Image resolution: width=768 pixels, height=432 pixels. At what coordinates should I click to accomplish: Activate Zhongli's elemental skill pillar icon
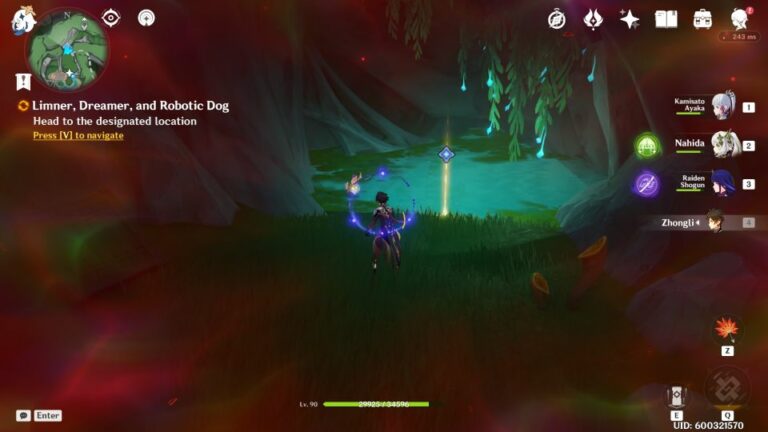[677, 395]
